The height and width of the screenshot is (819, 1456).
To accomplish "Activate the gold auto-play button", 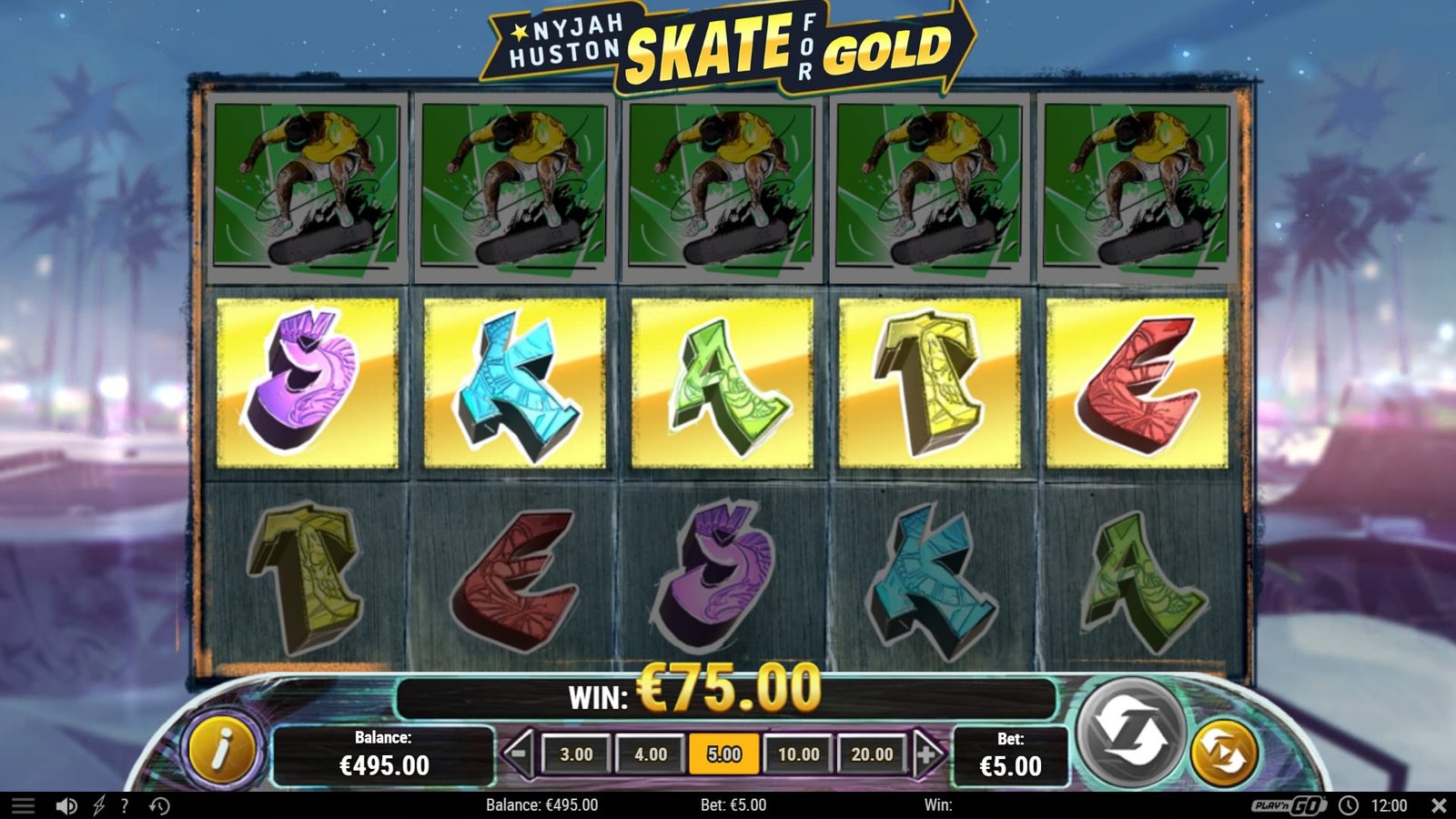I will click(x=1224, y=753).
